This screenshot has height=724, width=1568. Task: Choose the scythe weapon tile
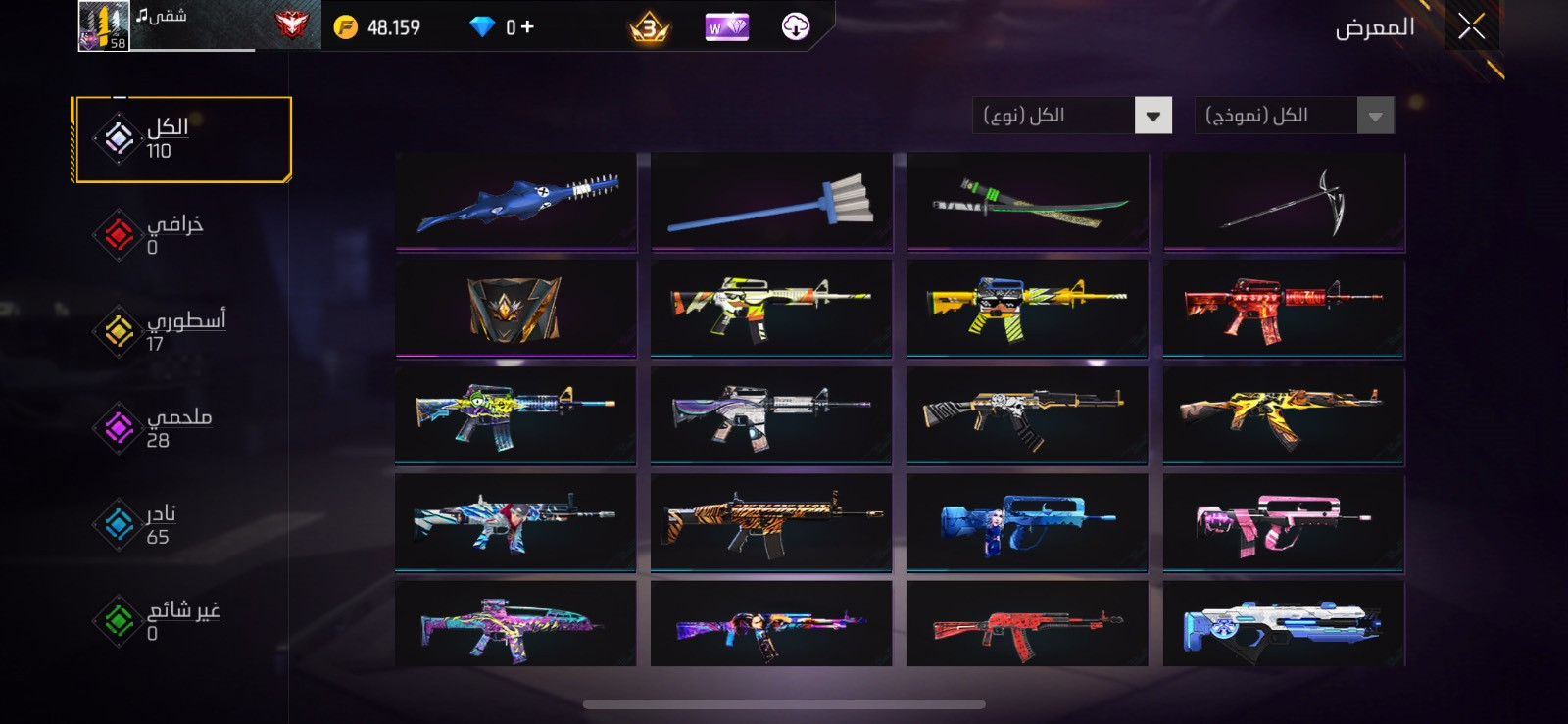pos(1284,202)
